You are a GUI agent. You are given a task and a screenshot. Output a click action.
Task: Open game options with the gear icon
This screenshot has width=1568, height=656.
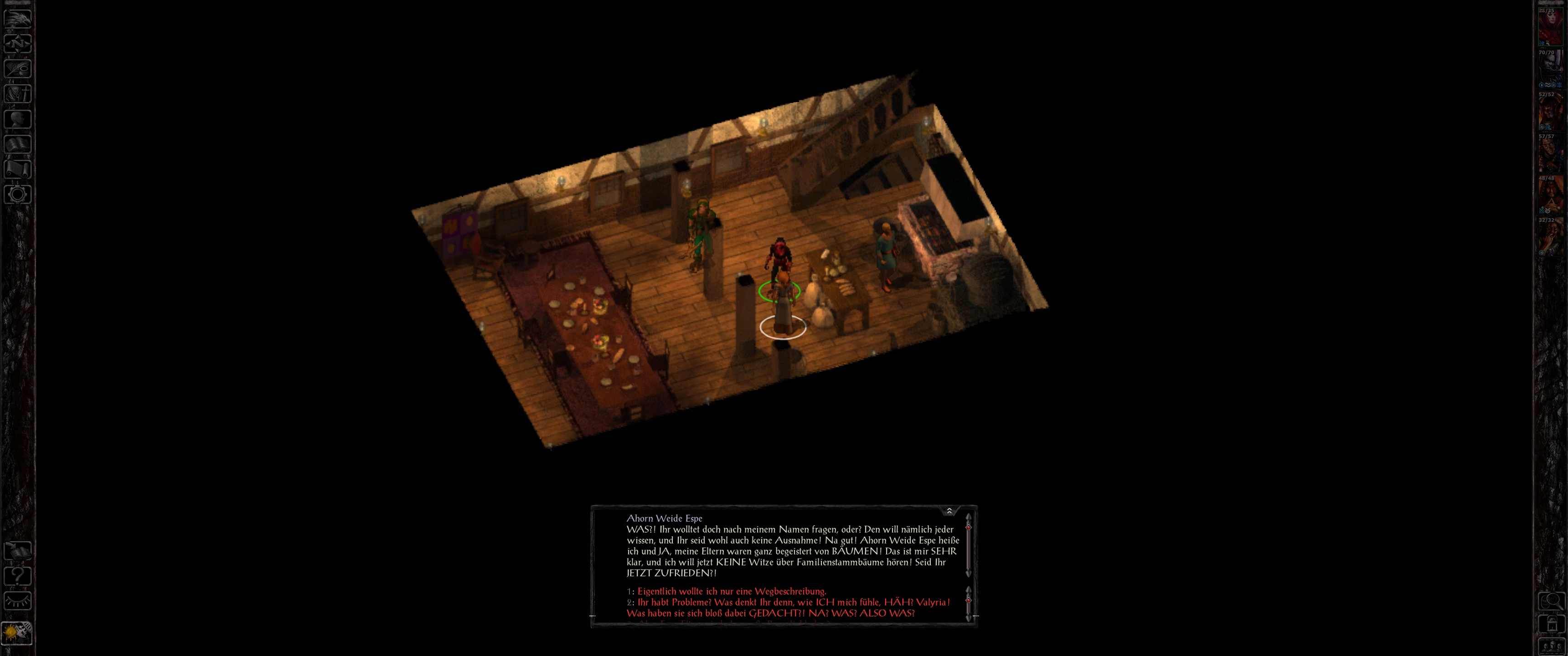click(18, 195)
